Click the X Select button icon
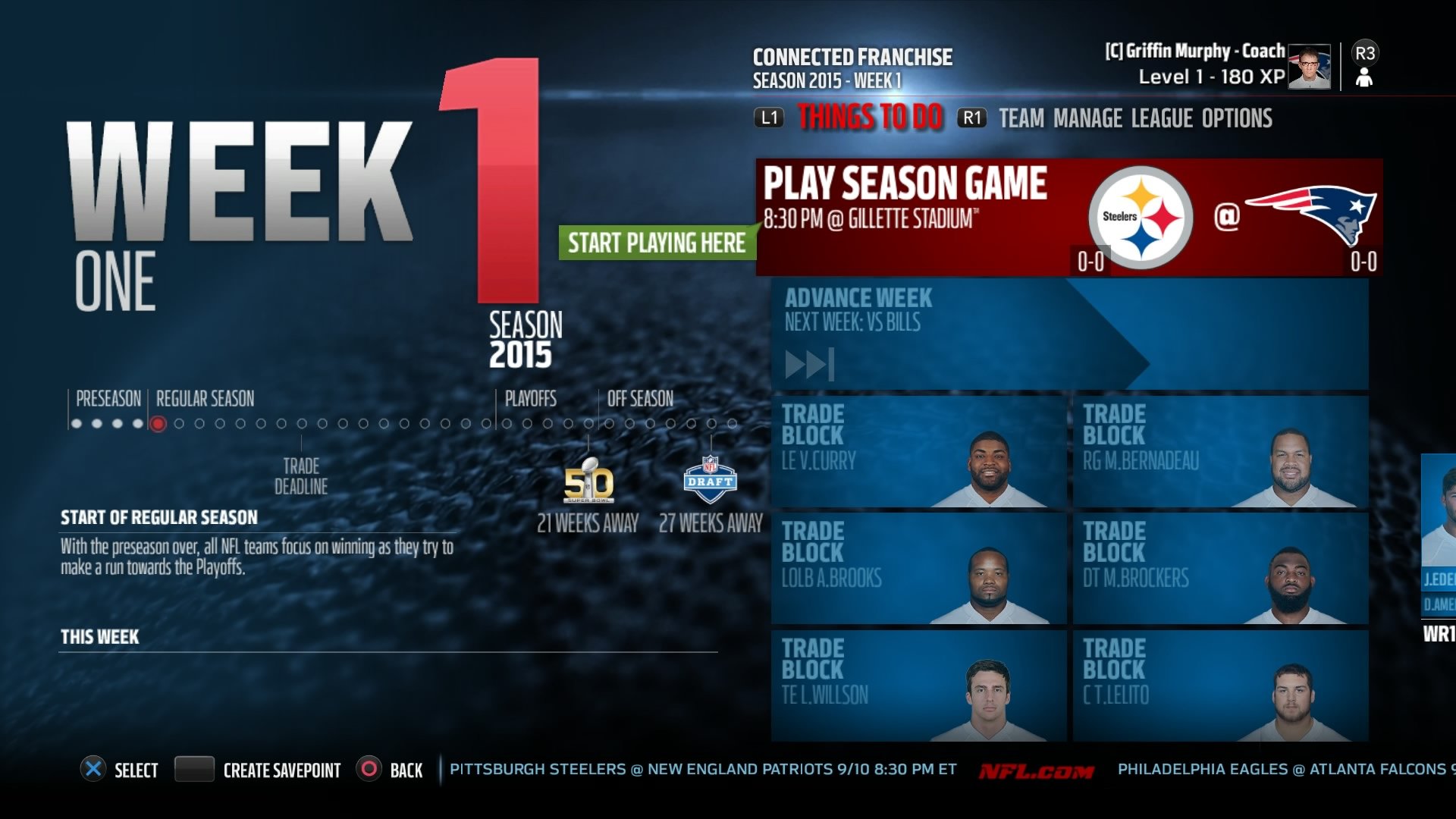The height and width of the screenshot is (819, 1456). tap(94, 770)
